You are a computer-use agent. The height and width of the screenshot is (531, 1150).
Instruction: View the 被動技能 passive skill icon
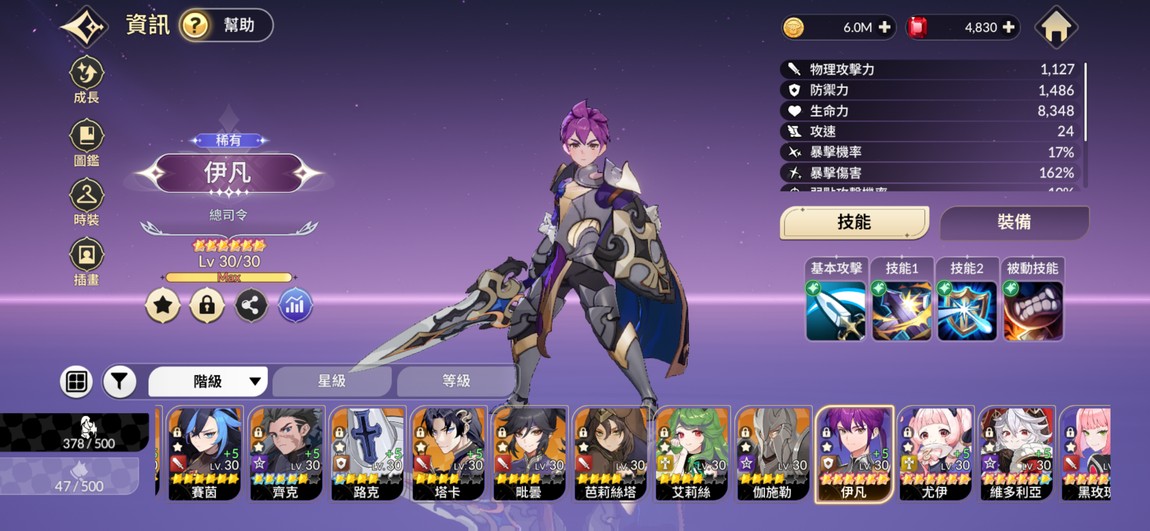[x=1033, y=310]
